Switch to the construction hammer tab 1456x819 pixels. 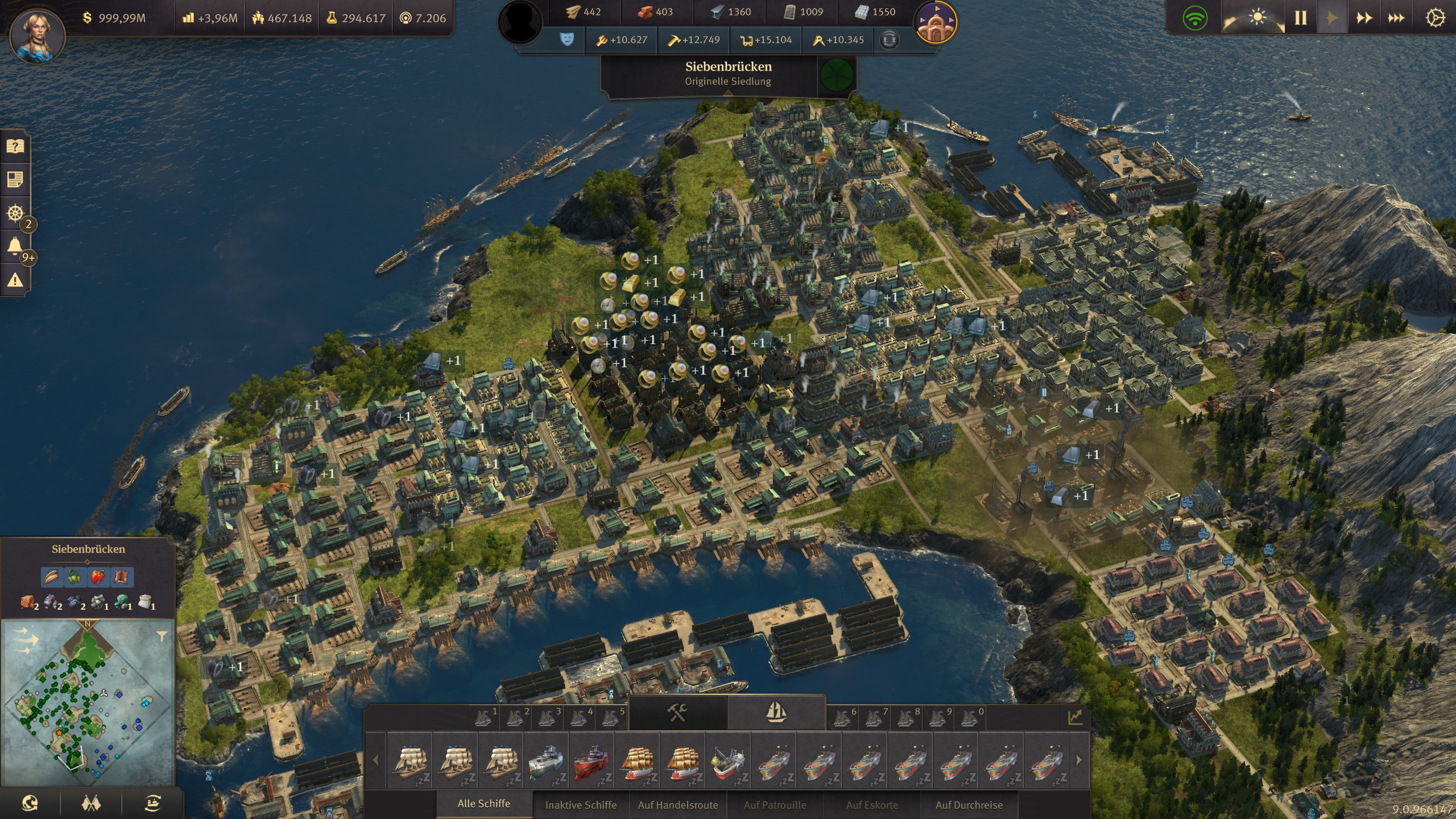(677, 712)
